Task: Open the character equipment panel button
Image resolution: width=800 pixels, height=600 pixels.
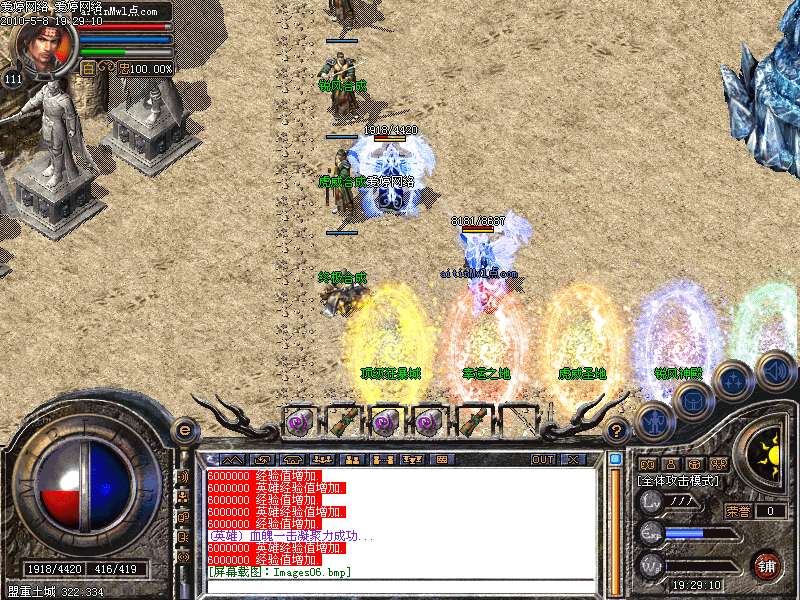Action: point(654,419)
